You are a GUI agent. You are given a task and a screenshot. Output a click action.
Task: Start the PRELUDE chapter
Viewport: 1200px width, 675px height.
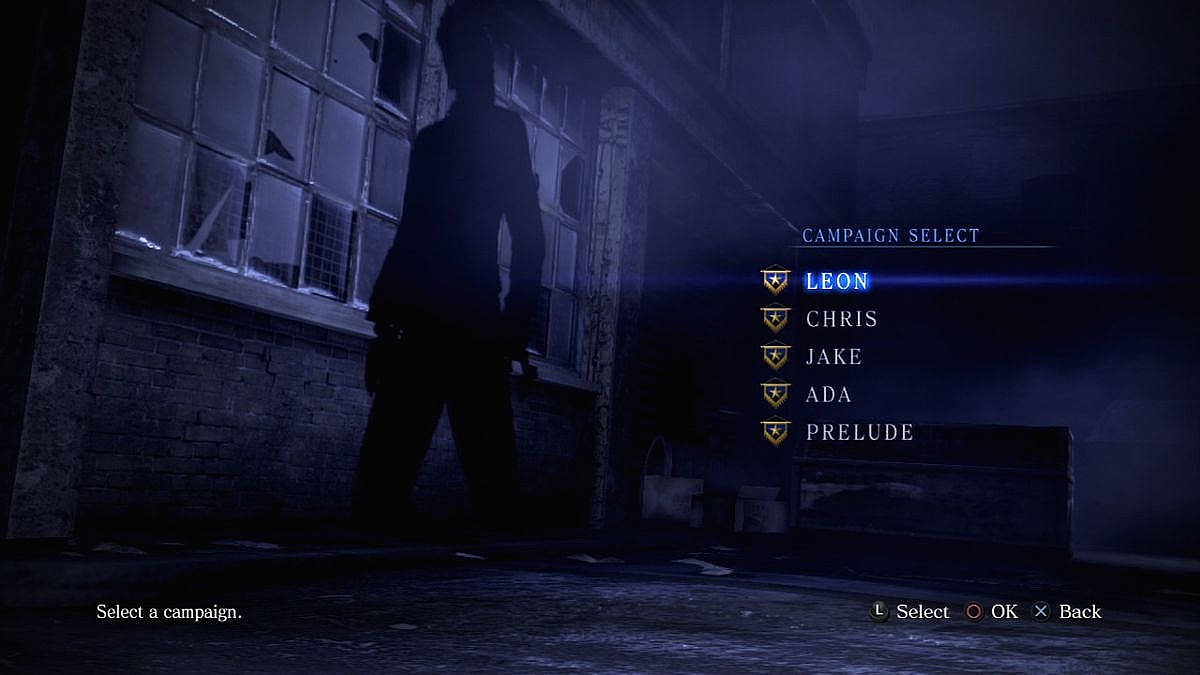tap(860, 432)
